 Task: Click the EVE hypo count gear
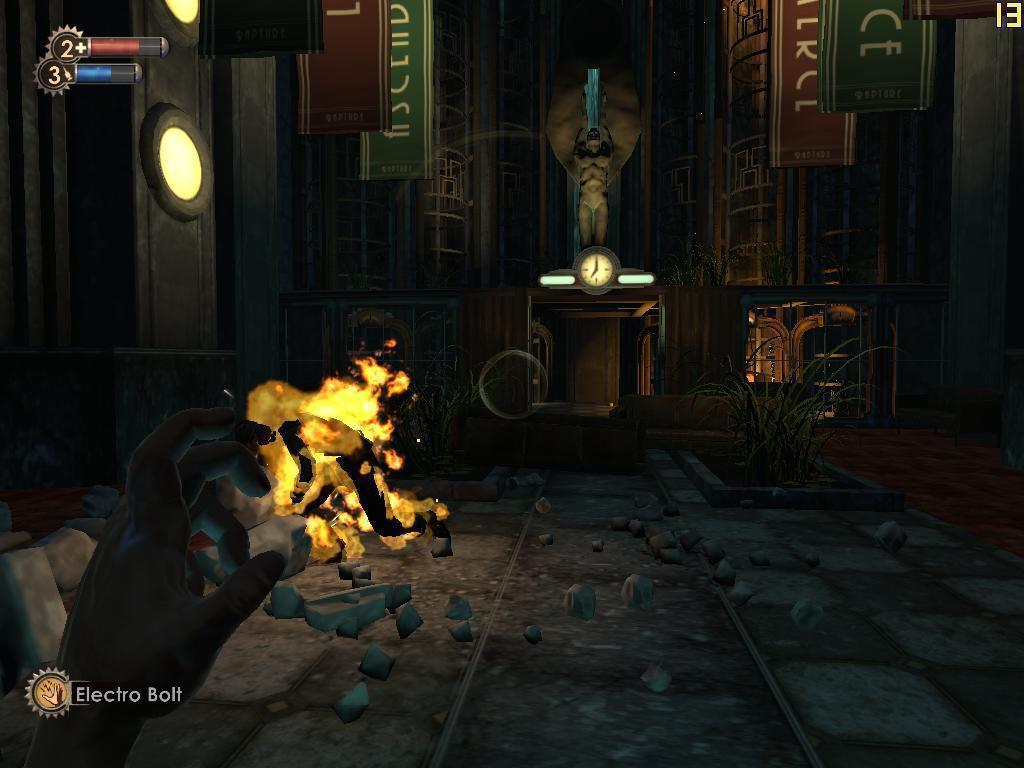tap(55, 74)
